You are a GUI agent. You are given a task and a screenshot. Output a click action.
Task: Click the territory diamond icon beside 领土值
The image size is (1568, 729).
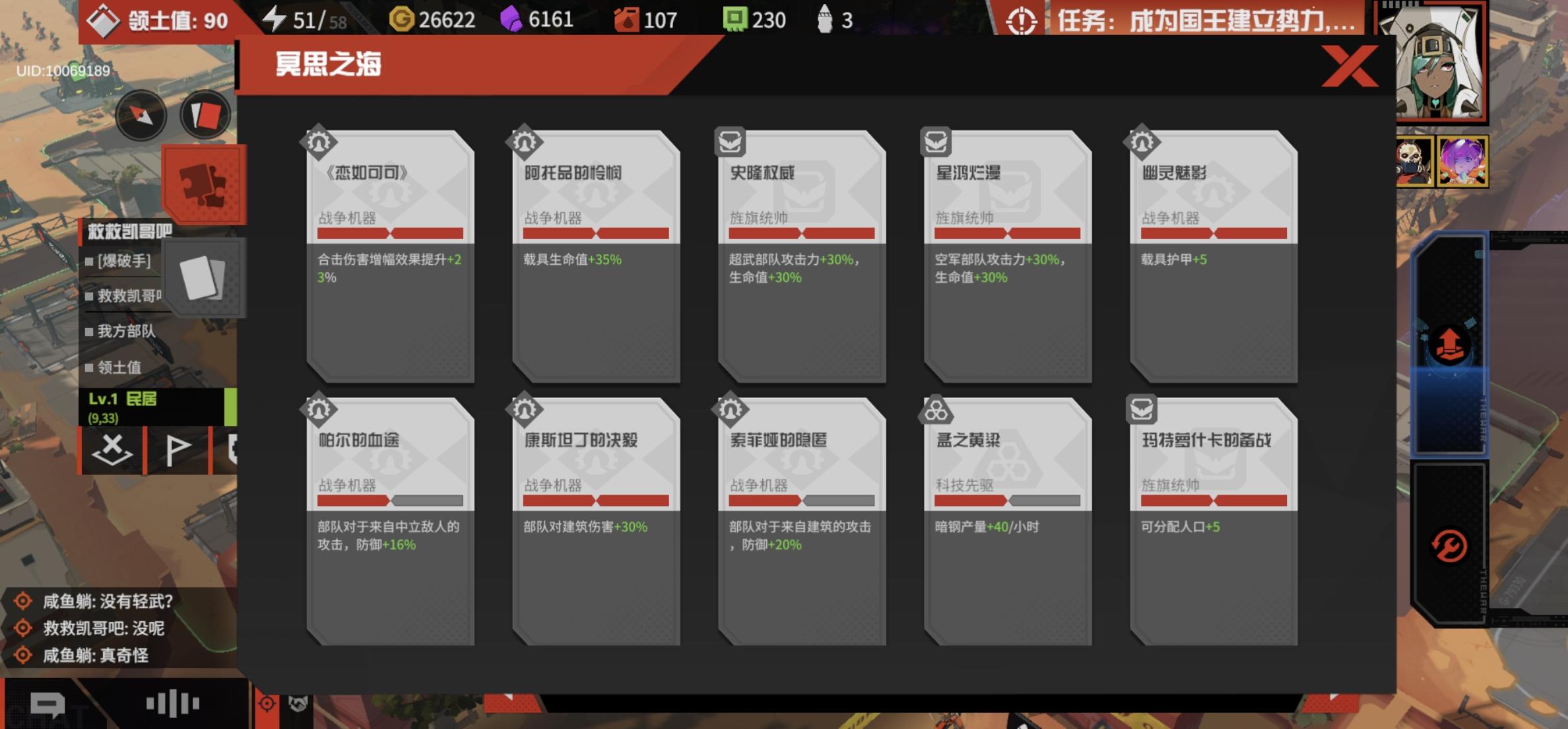click(x=104, y=19)
